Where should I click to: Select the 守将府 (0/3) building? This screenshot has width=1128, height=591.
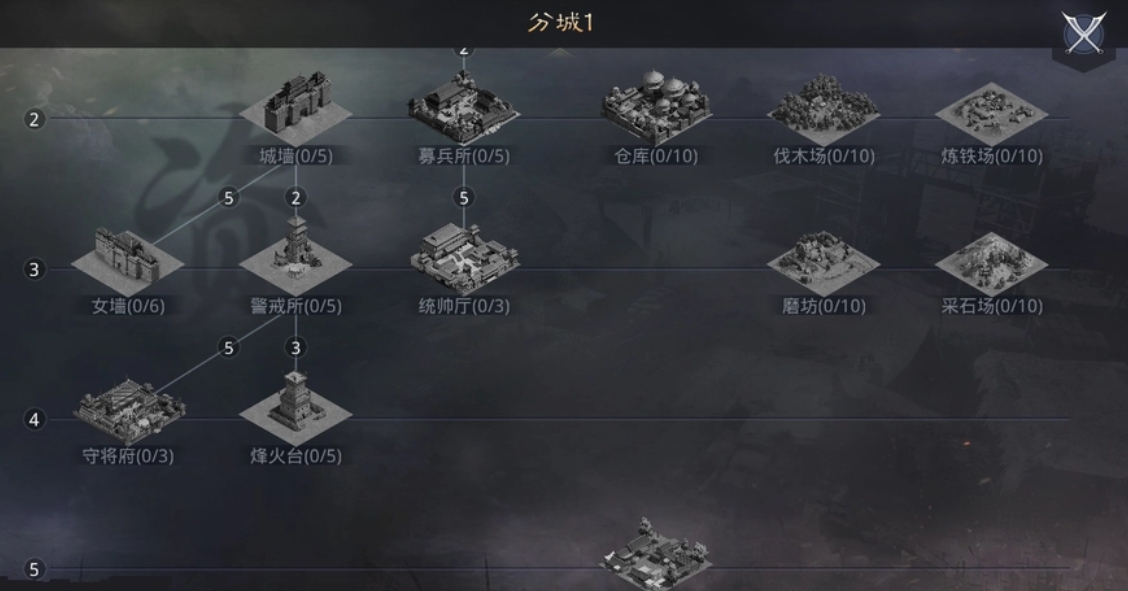[128, 408]
